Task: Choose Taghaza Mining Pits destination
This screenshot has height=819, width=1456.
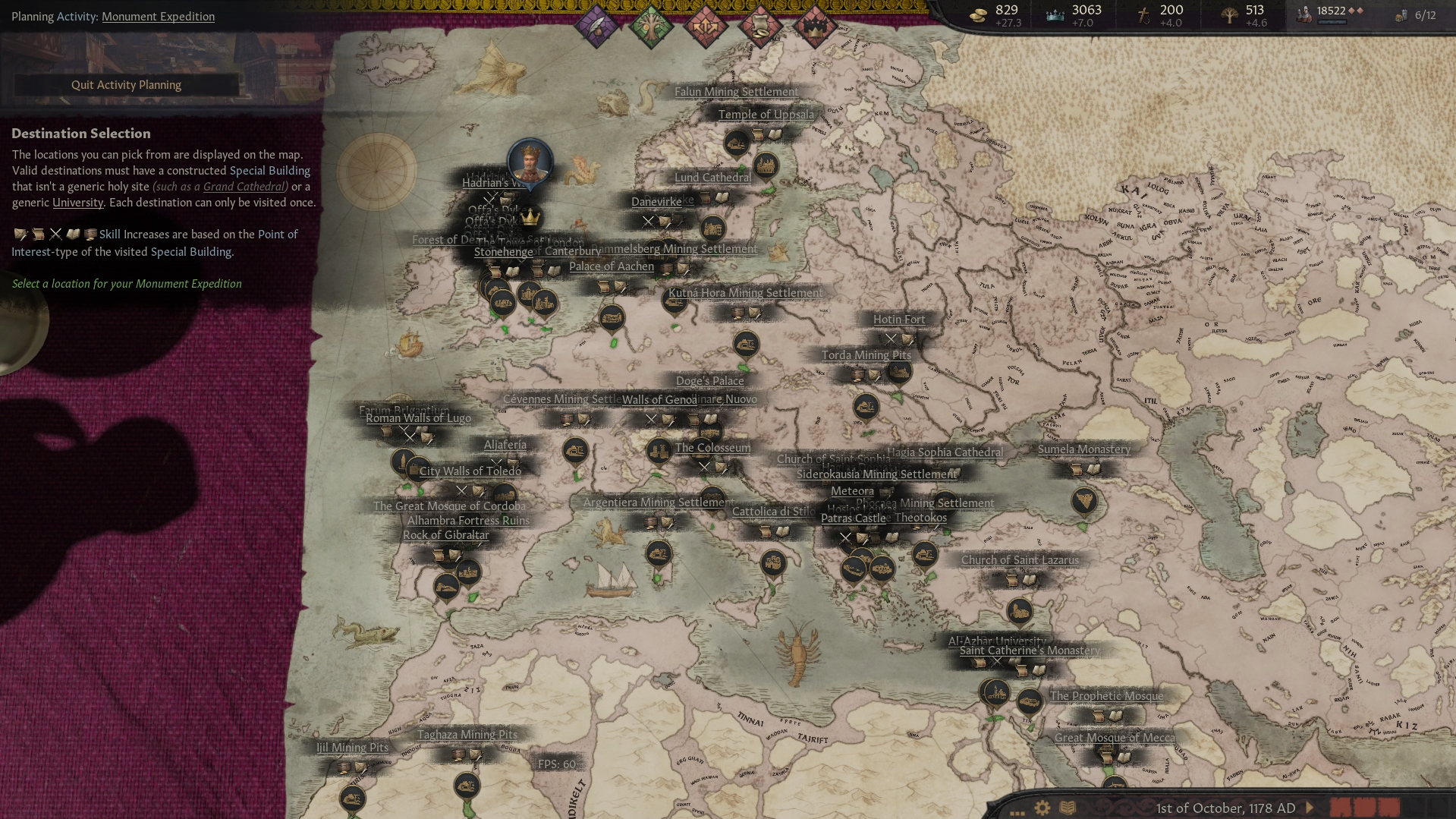Action: tap(467, 735)
